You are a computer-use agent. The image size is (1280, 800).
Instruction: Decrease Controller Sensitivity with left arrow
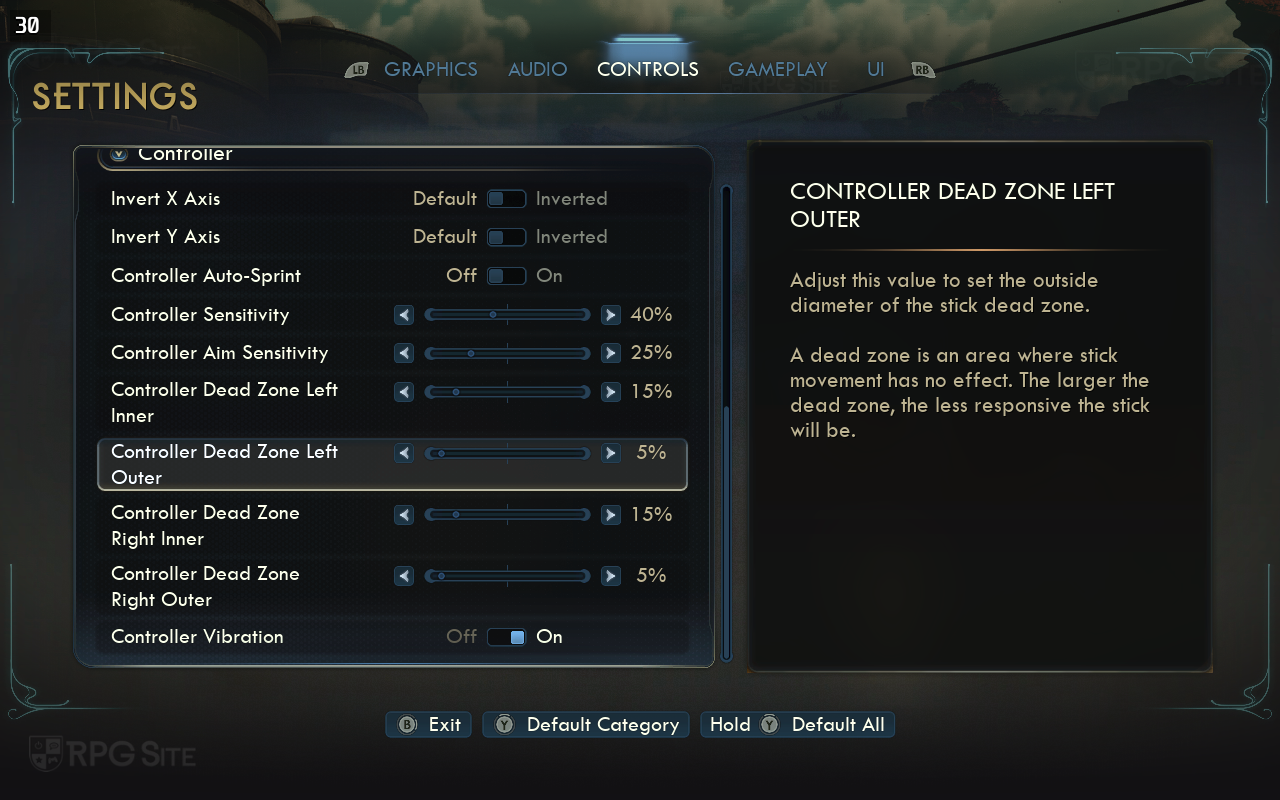pyautogui.click(x=404, y=315)
